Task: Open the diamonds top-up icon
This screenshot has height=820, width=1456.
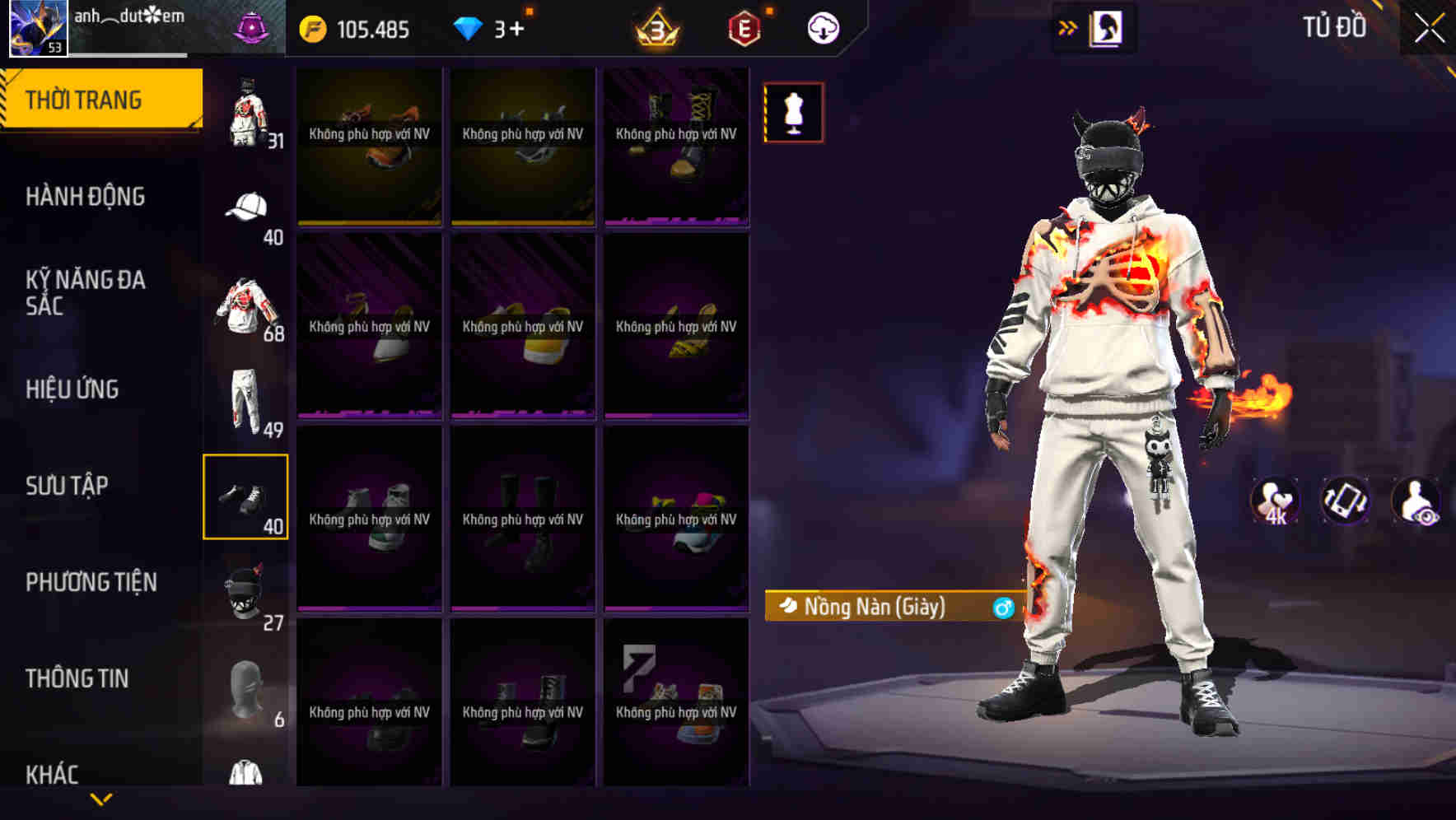Action: pyautogui.click(x=469, y=27)
